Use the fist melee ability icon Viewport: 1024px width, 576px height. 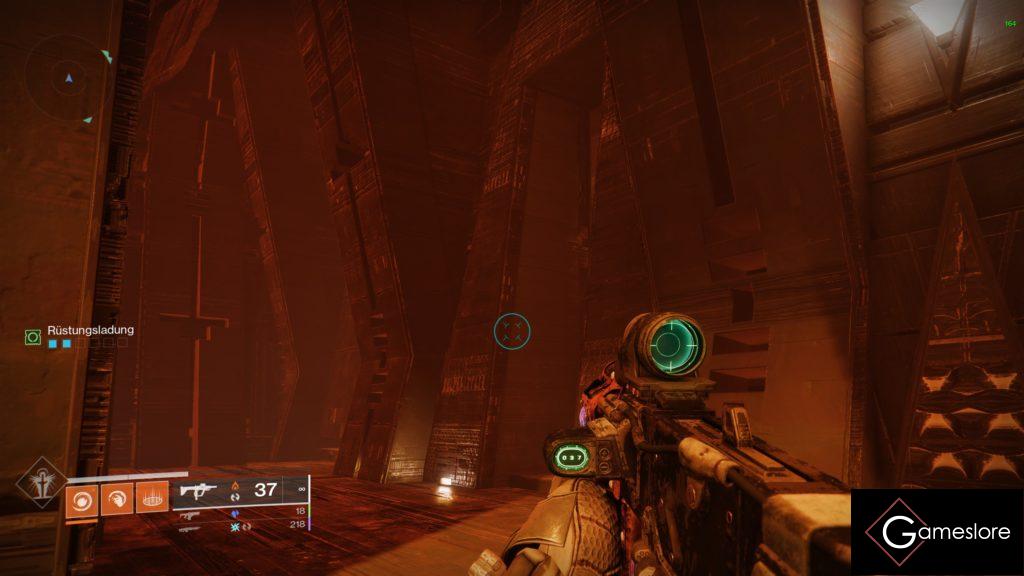[x=117, y=497]
